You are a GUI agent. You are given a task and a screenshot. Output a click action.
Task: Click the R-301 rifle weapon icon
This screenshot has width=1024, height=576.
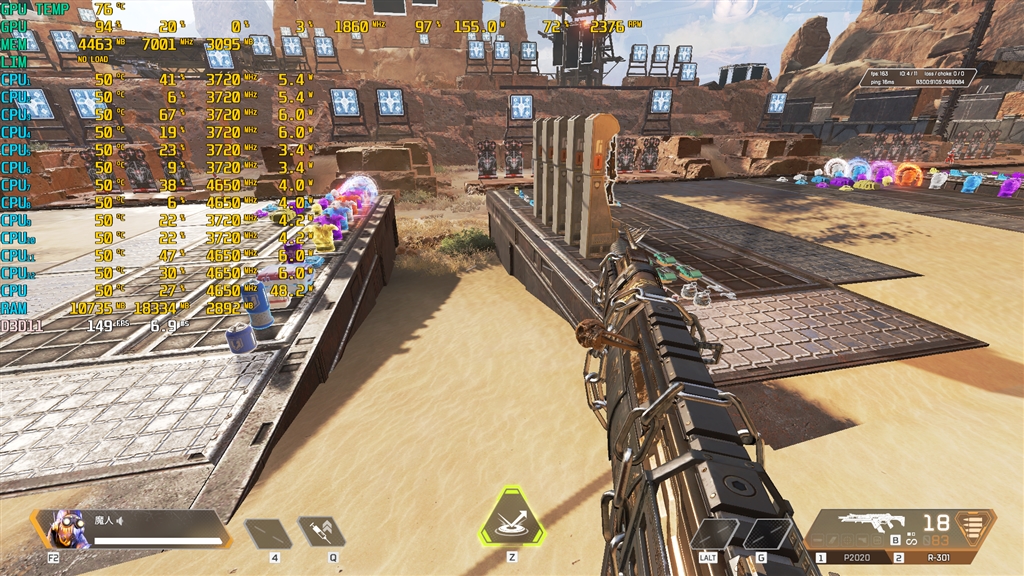pyautogui.click(x=872, y=521)
